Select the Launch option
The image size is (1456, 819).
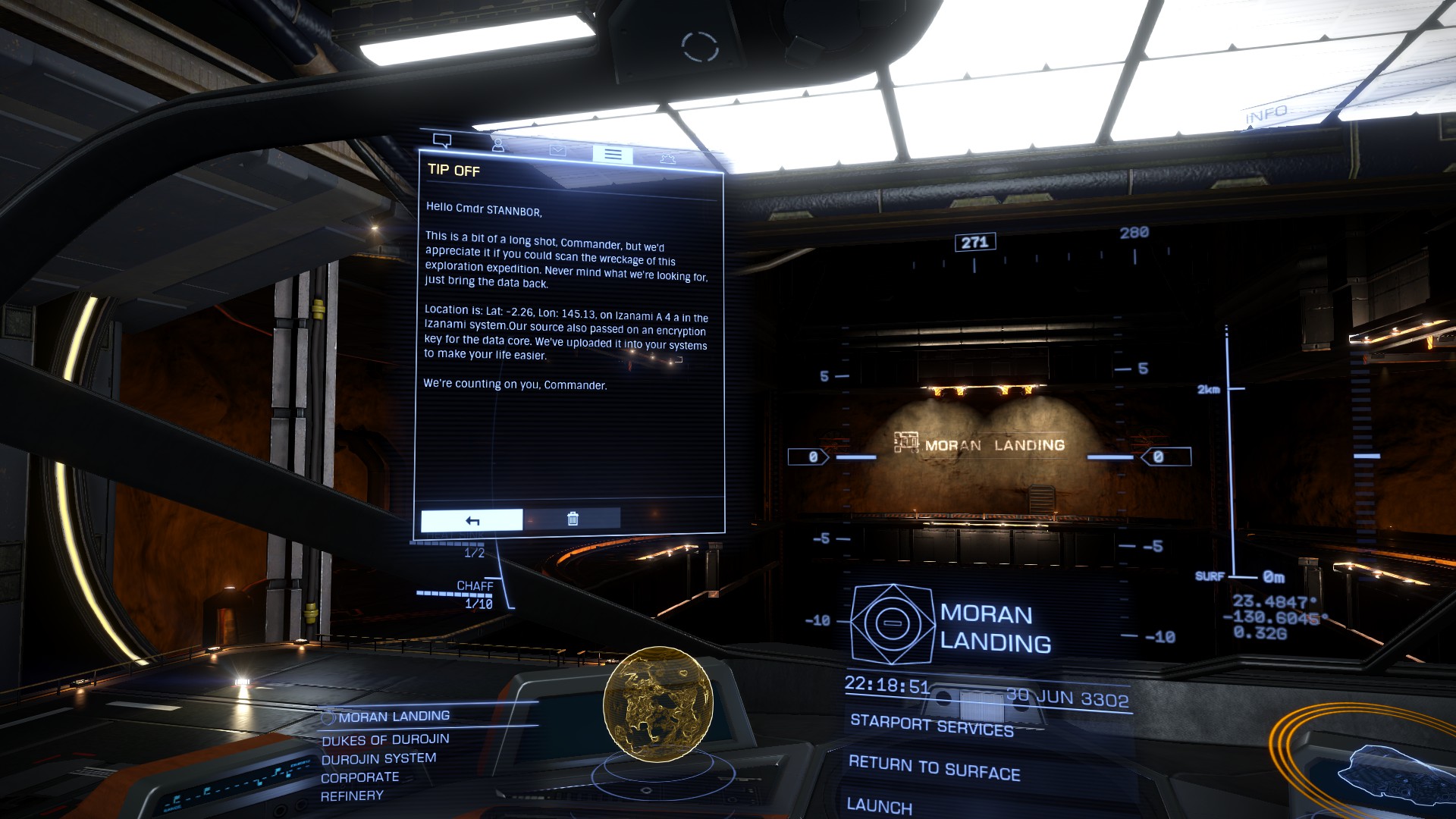879,805
